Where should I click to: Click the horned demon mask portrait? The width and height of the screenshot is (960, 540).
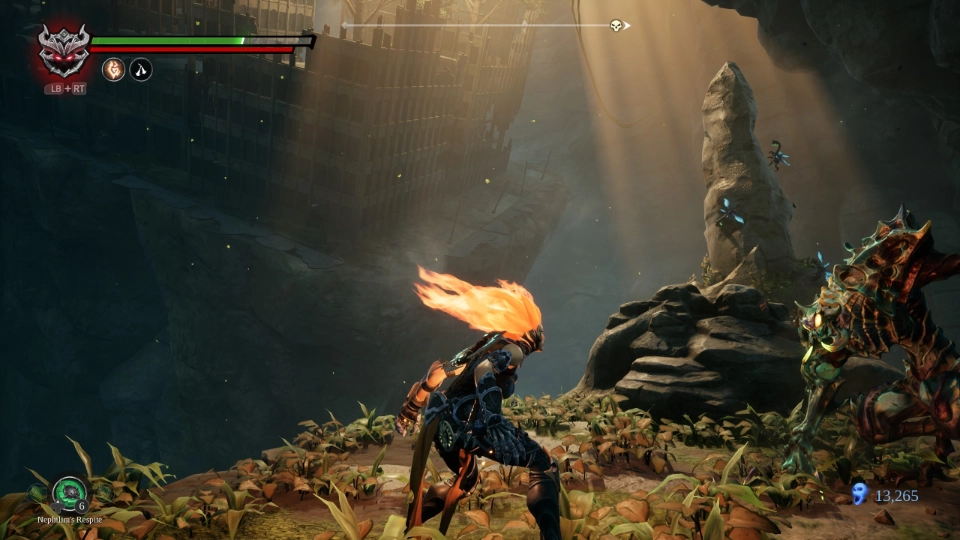pos(63,48)
